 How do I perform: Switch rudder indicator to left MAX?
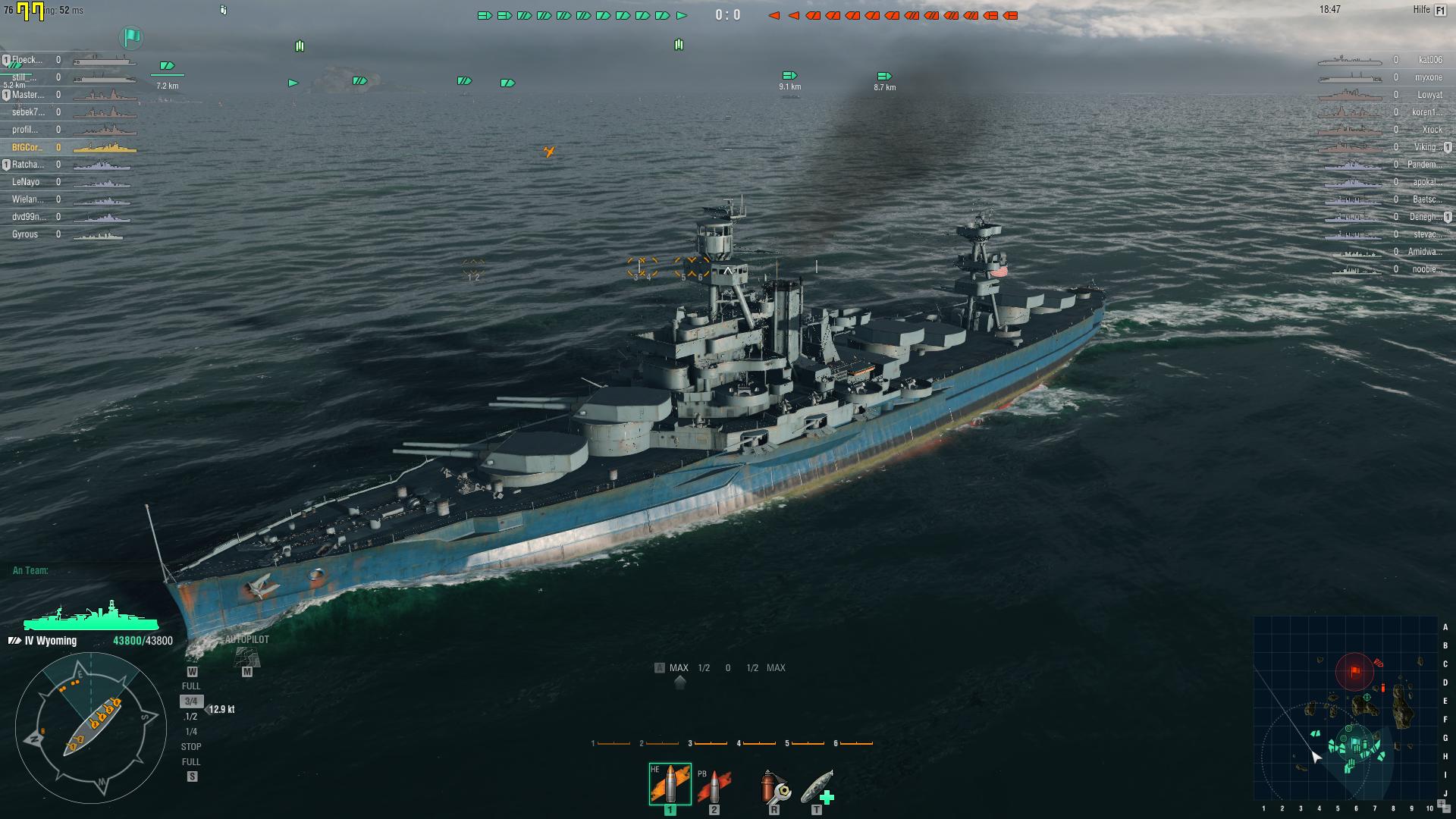677,667
